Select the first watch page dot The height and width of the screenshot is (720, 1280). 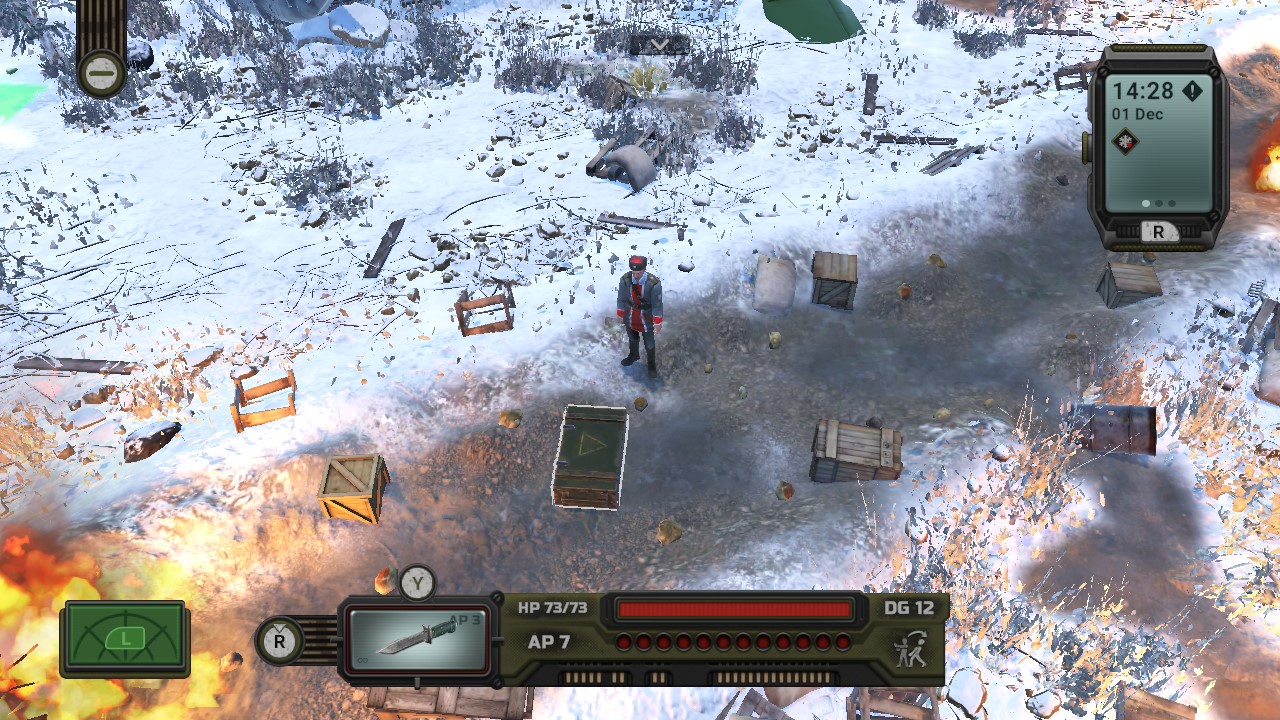(1147, 204)
